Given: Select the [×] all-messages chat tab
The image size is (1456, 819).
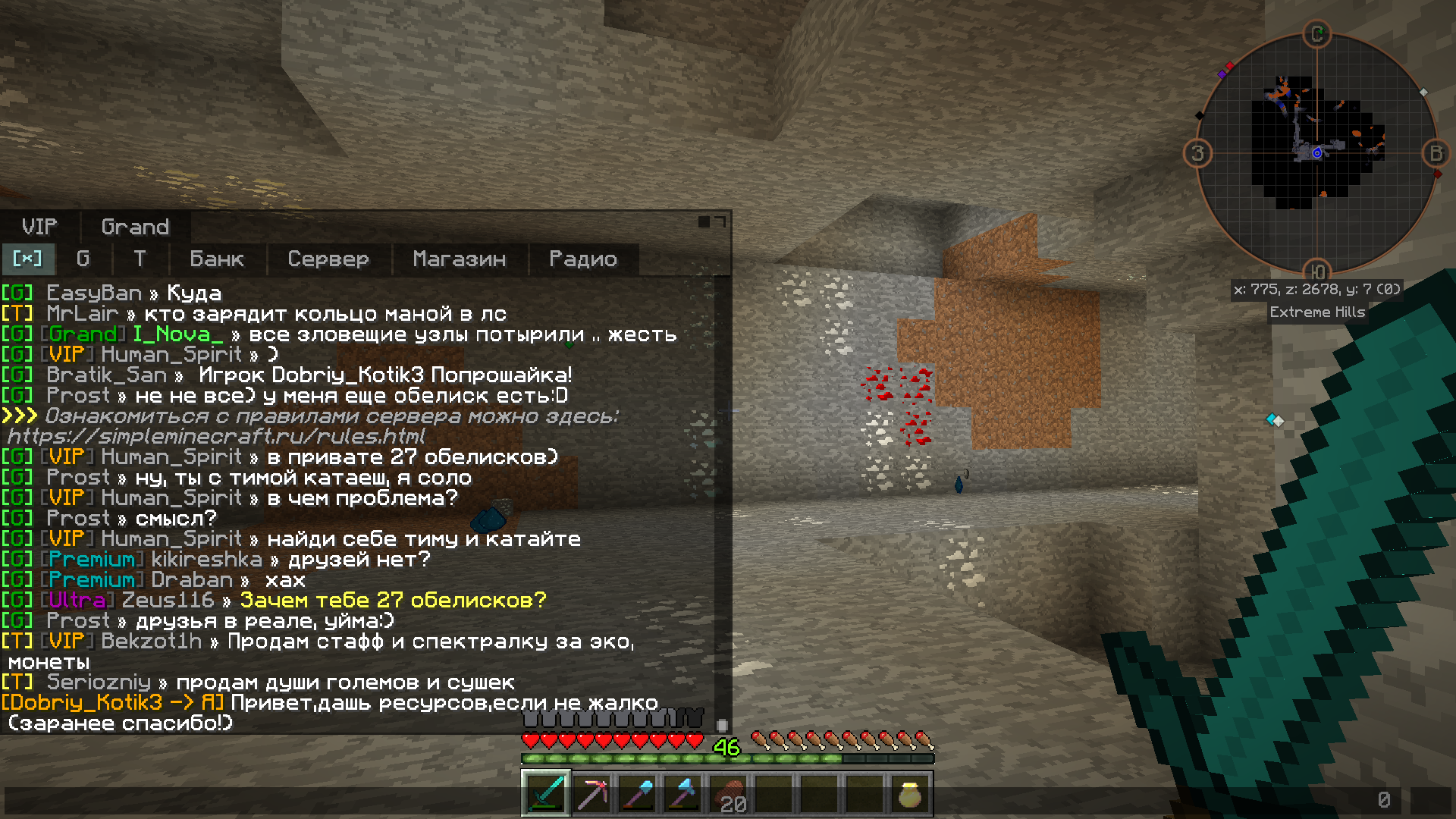Looking at the screenshot, I should point(27,259).
